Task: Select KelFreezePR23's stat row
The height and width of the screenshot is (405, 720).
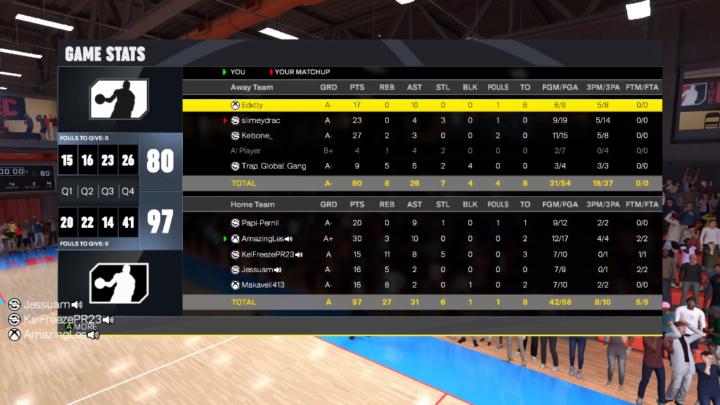Action: click(x=420, y=254)
